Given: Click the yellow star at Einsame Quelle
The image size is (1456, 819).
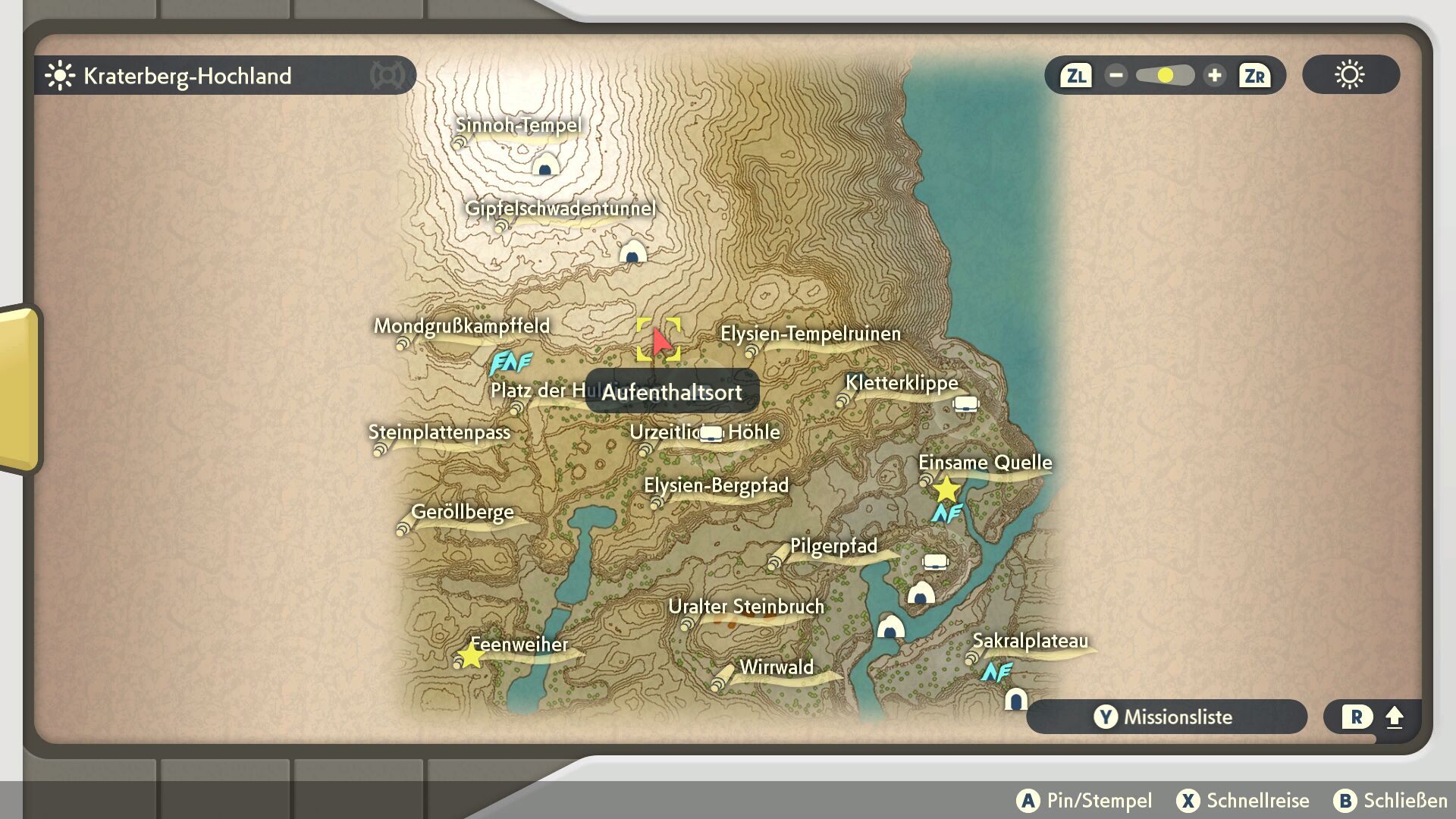Looking at the screenshot, I should (946, 489).
